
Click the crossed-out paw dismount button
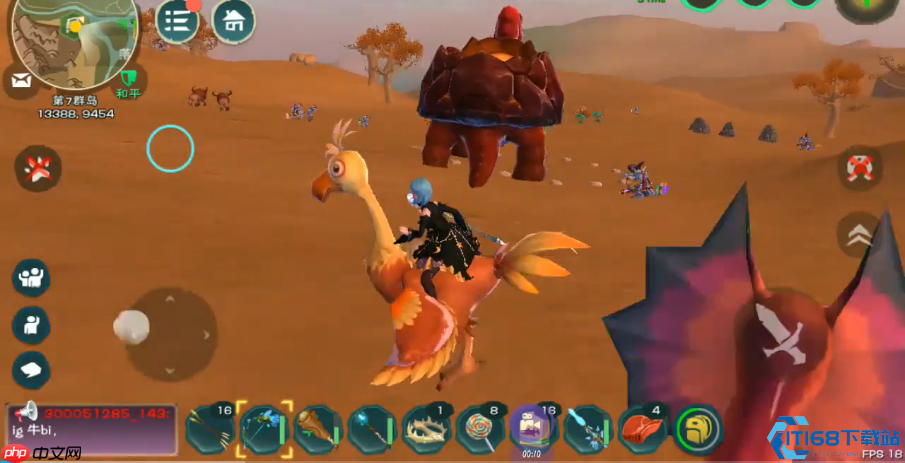point(38,167)
